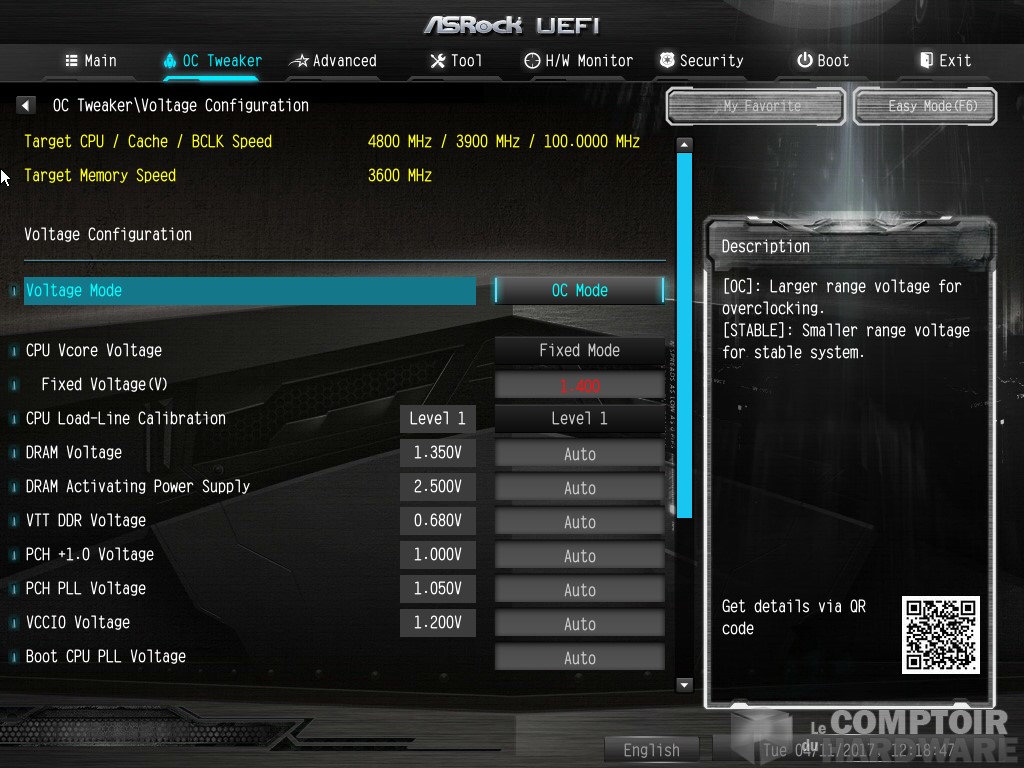Click the scrollbar down arrow
Viewport: 1024px width, 768px height.
[685, 685]
